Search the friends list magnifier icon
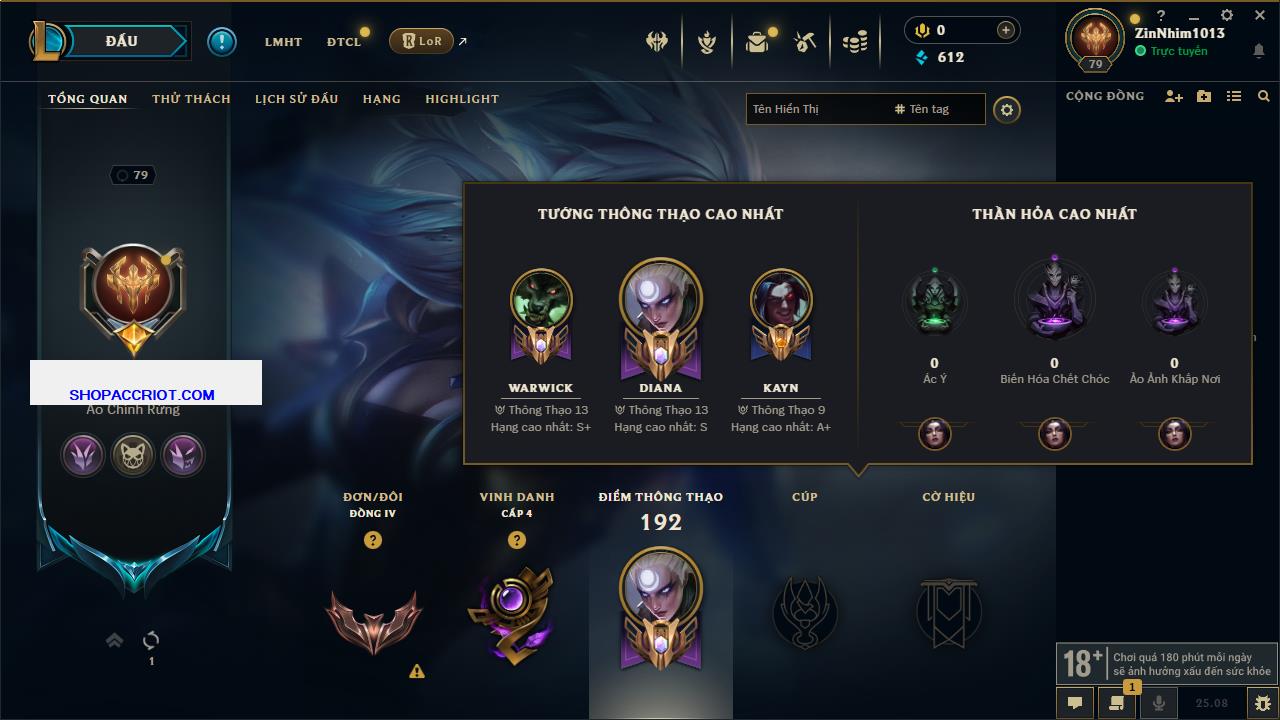This screenshot has height=720, width=1280. pyautogui.click(x=1264, y=96)
